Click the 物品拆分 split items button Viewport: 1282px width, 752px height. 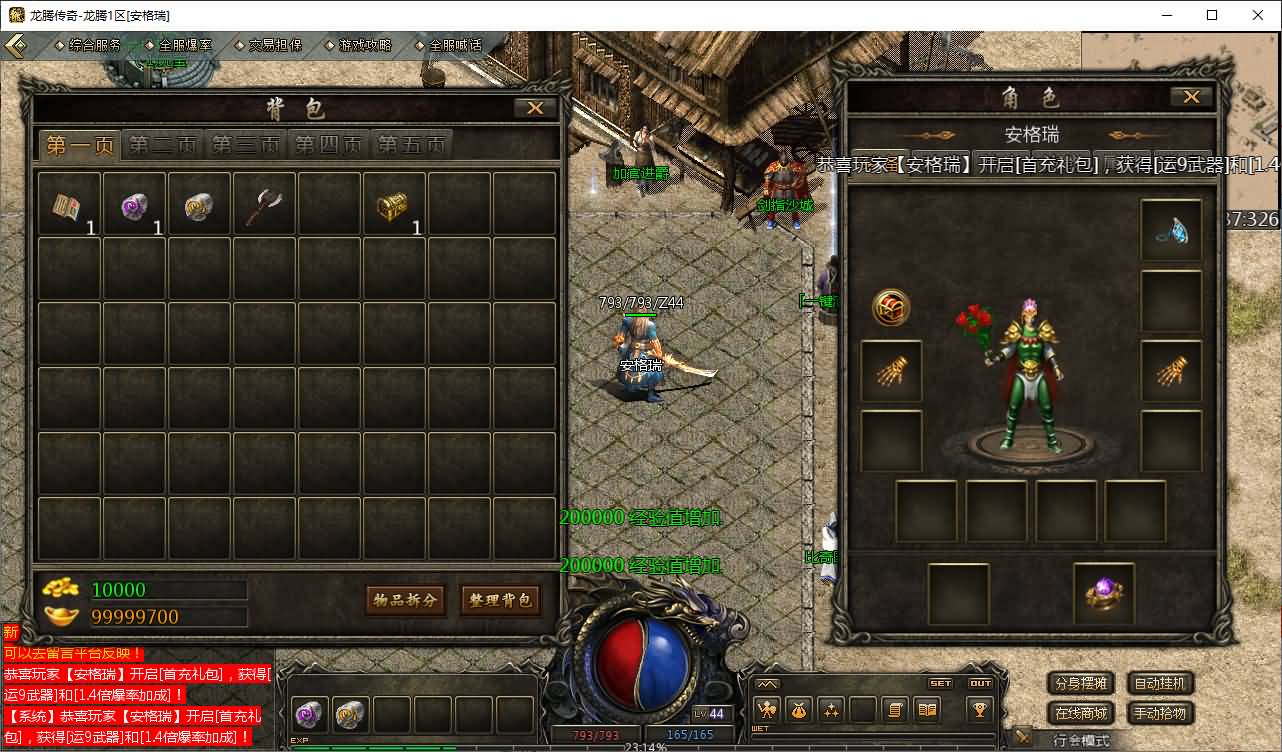(405, 600)
